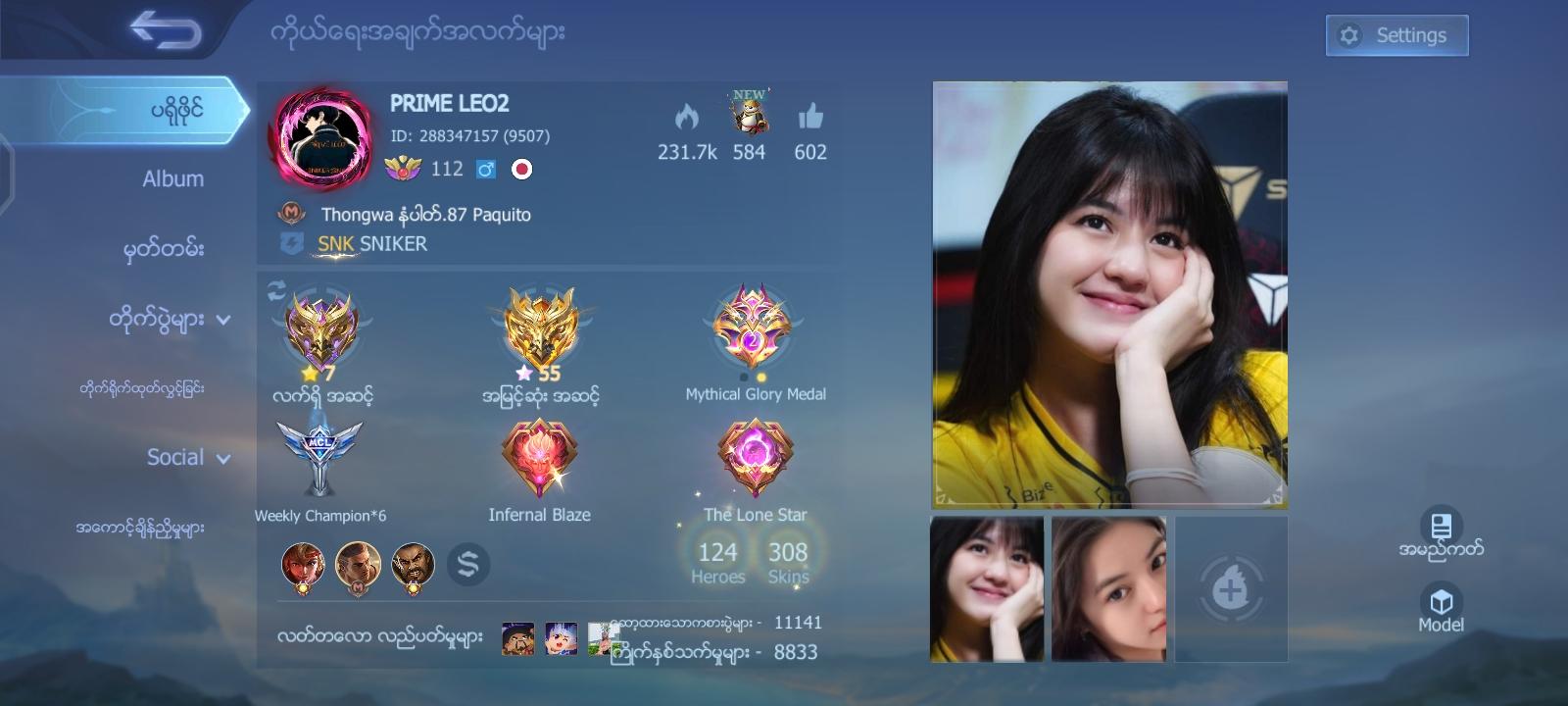Select the Mythical Glory Medal badge

coord(755,328)
